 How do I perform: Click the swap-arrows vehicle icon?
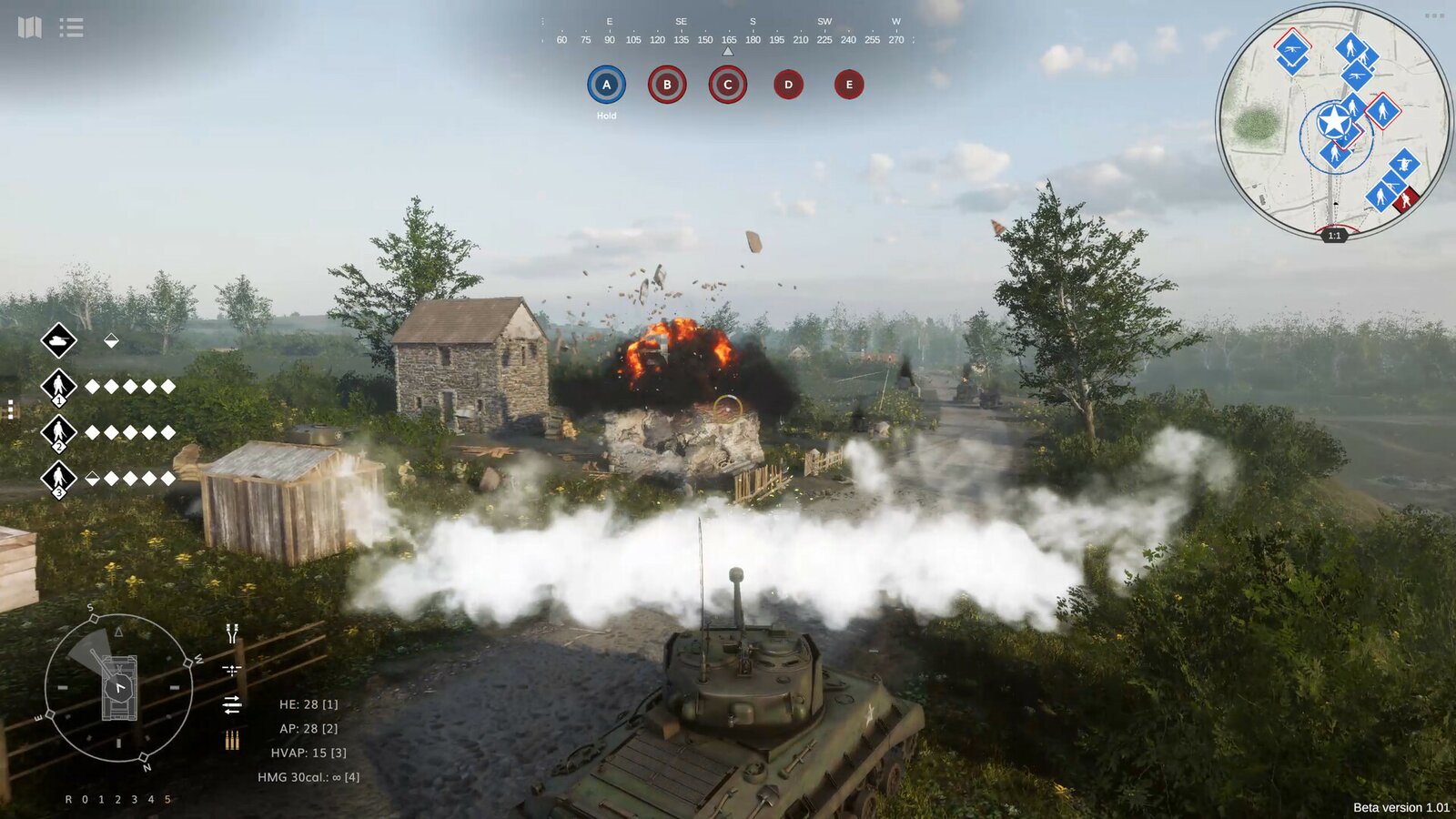pyautogui.click(x=230, y=703)
